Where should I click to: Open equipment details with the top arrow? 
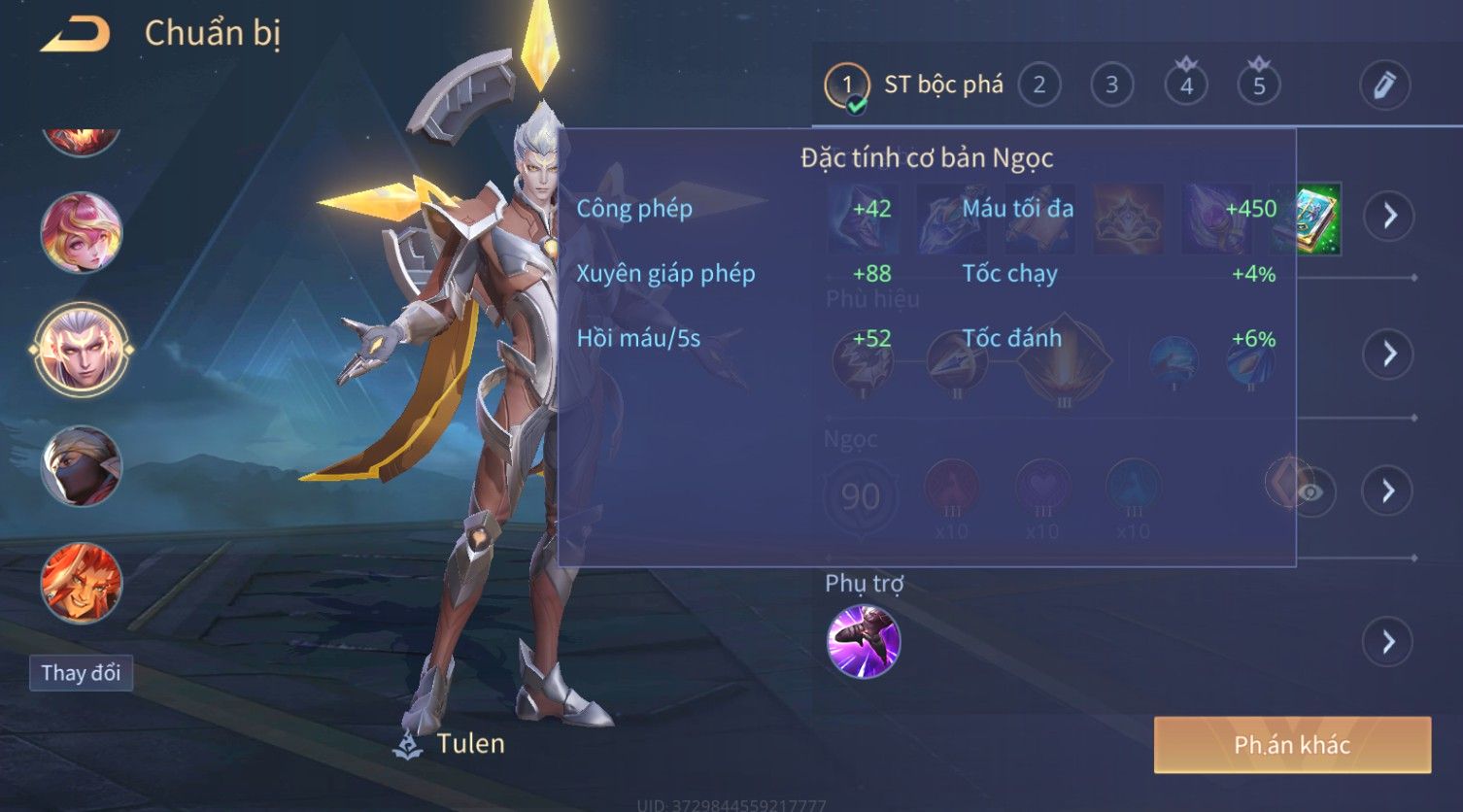click(x=1388, y=215)
